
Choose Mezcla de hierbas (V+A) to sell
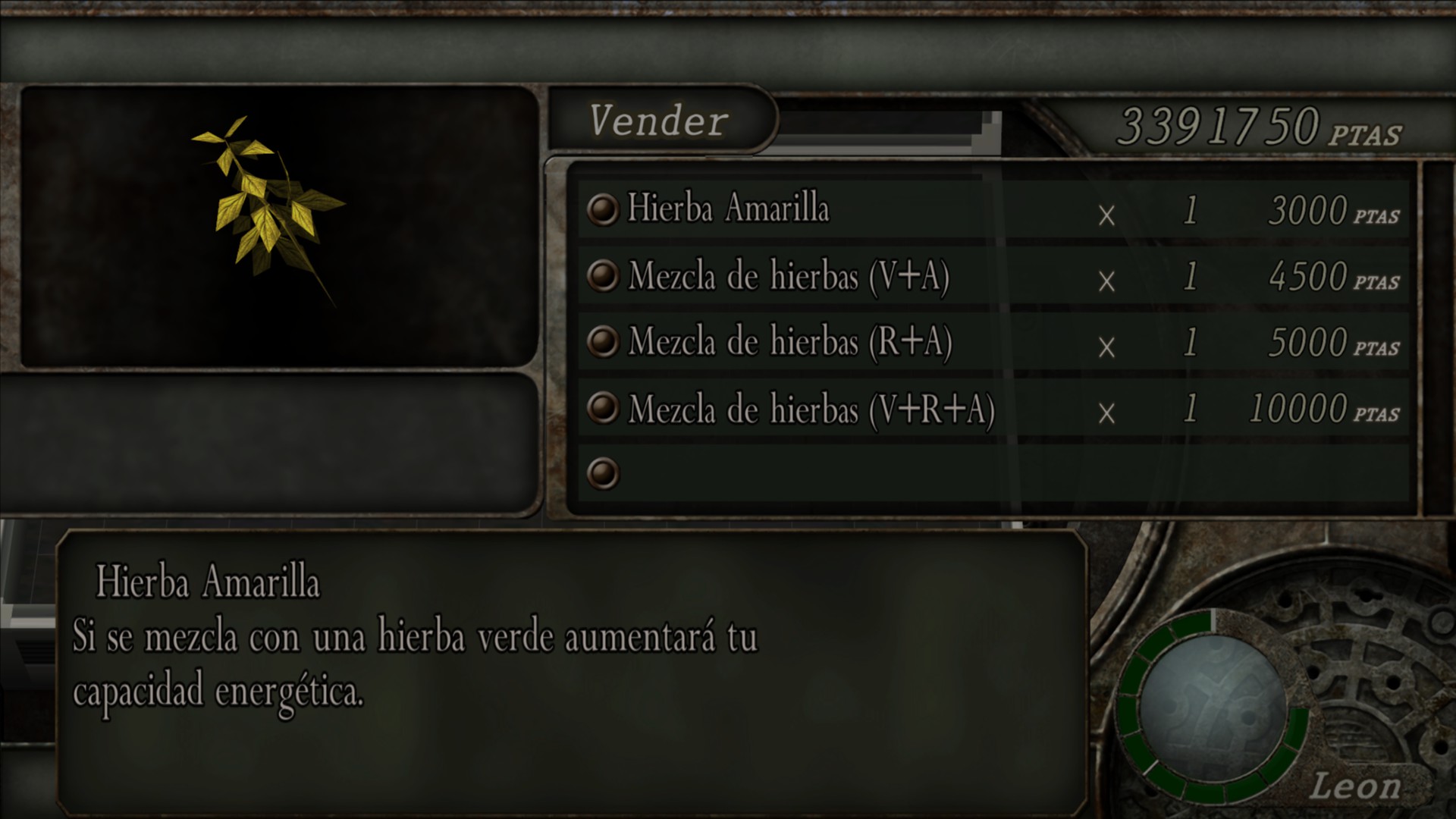[789, 275]
